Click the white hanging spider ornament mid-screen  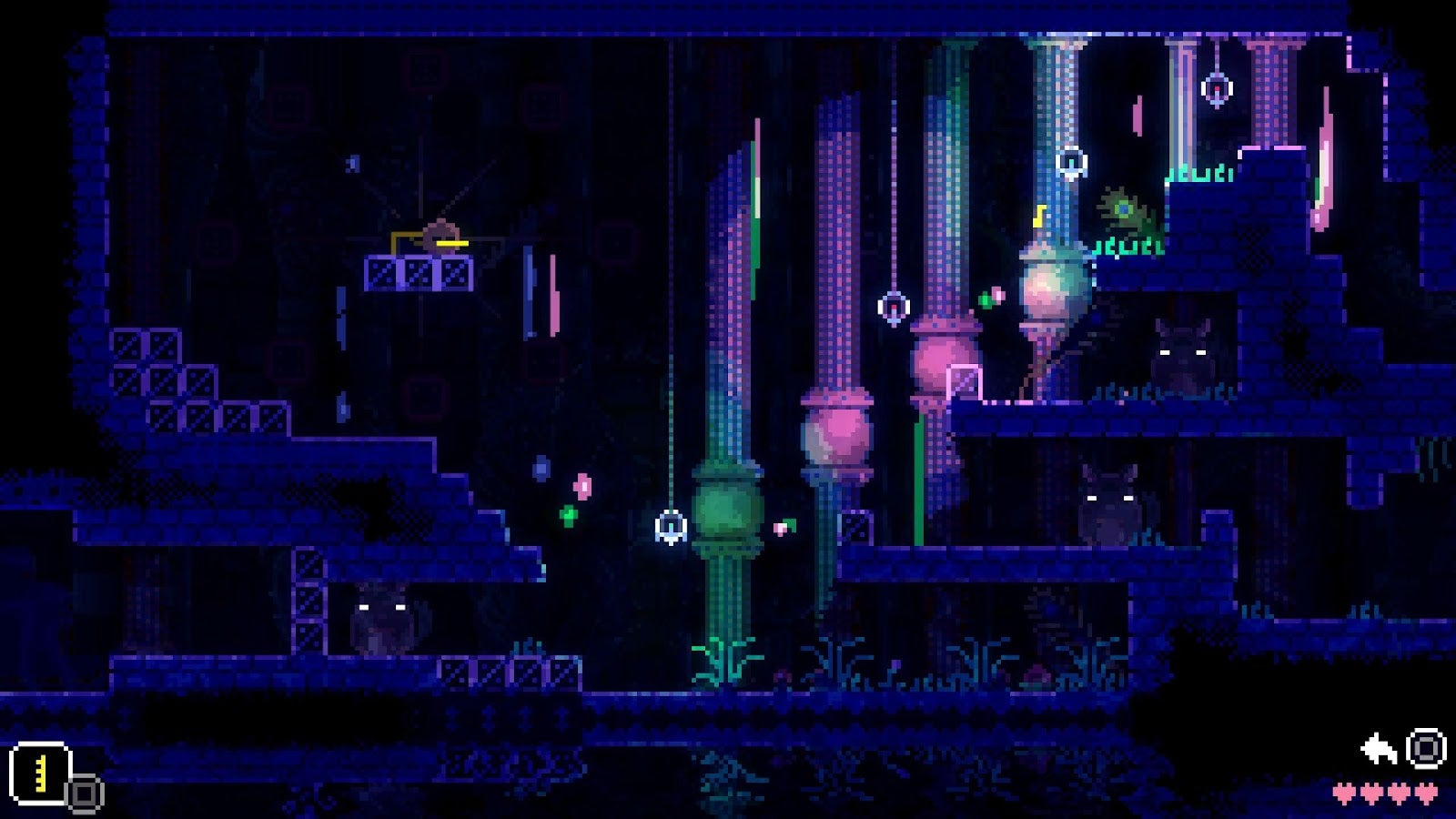(x=671, y=524)
